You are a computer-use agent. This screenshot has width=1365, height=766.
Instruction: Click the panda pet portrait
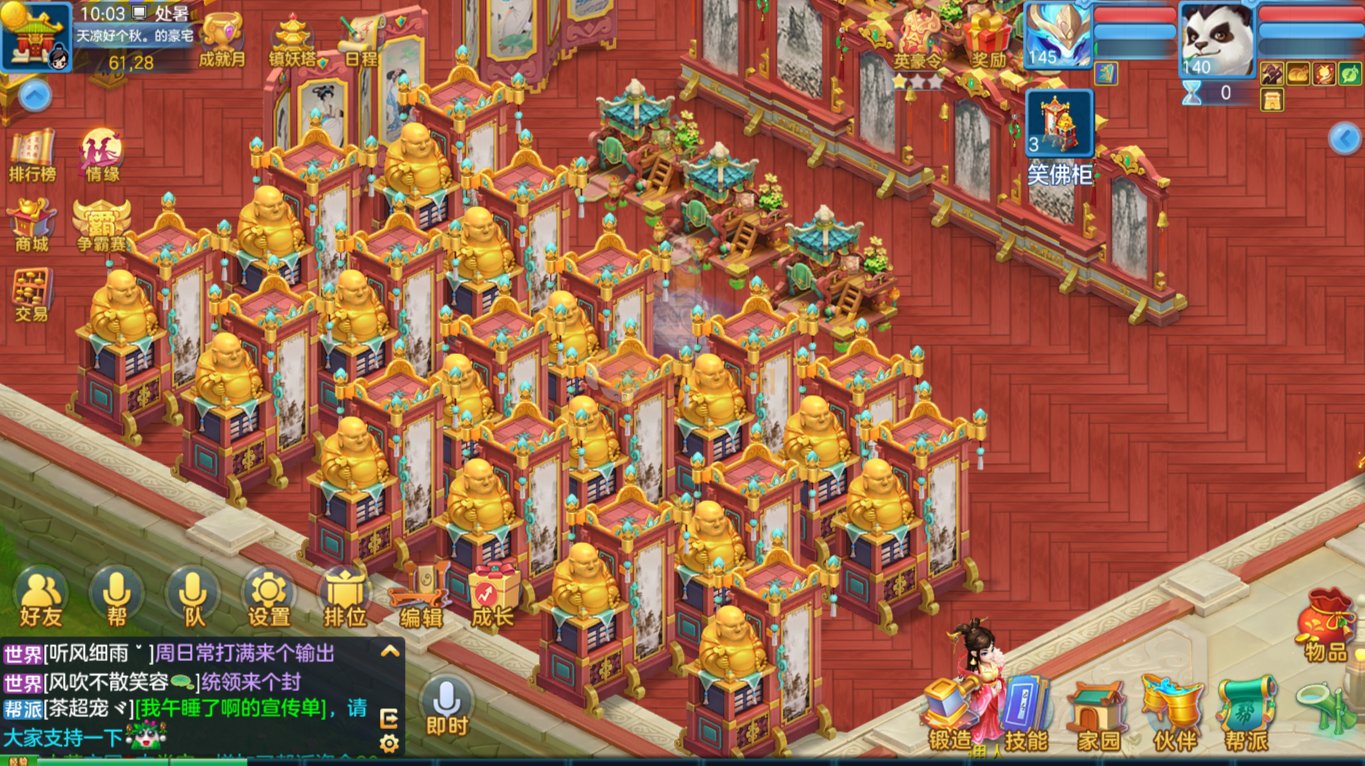1216,38
